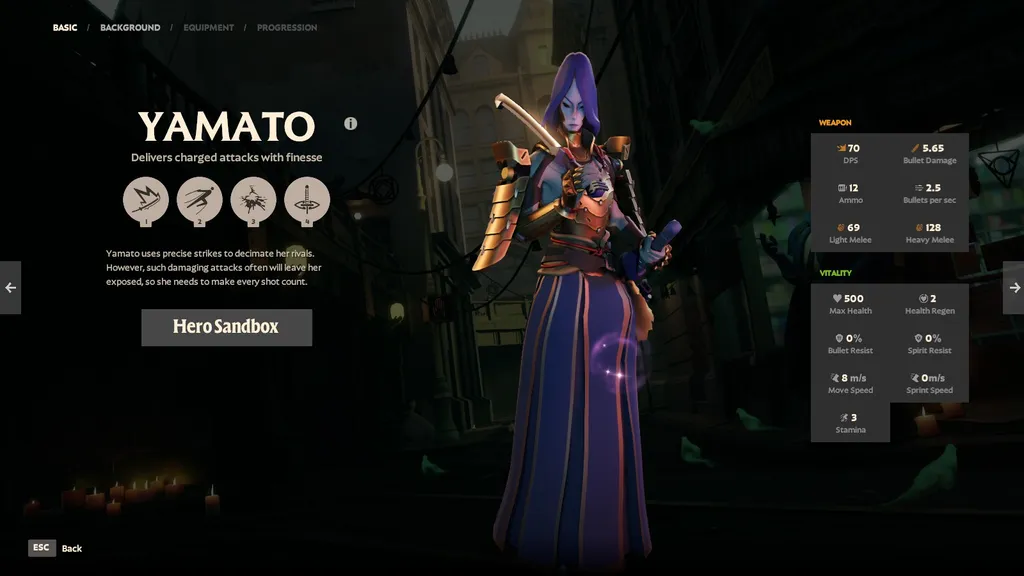Go to the next hero
The image size is (1024, 576).
point(1013,288)
